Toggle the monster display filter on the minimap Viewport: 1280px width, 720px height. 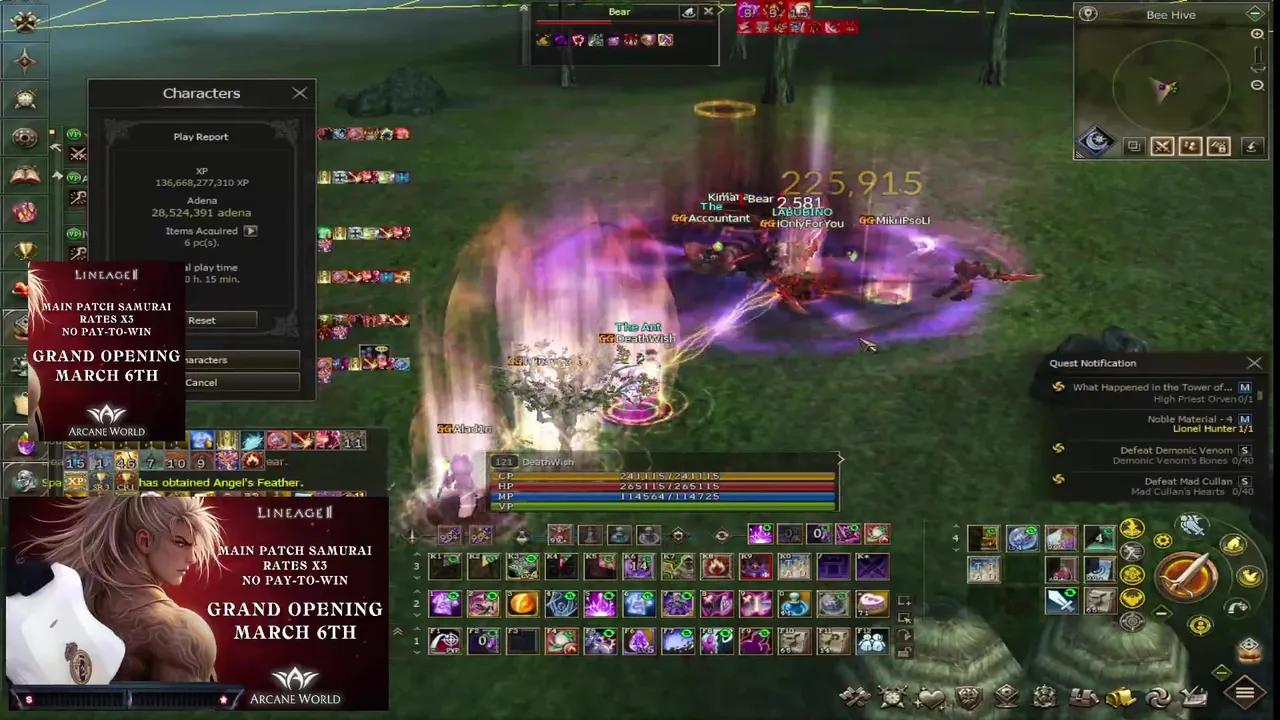[1190, 146]
